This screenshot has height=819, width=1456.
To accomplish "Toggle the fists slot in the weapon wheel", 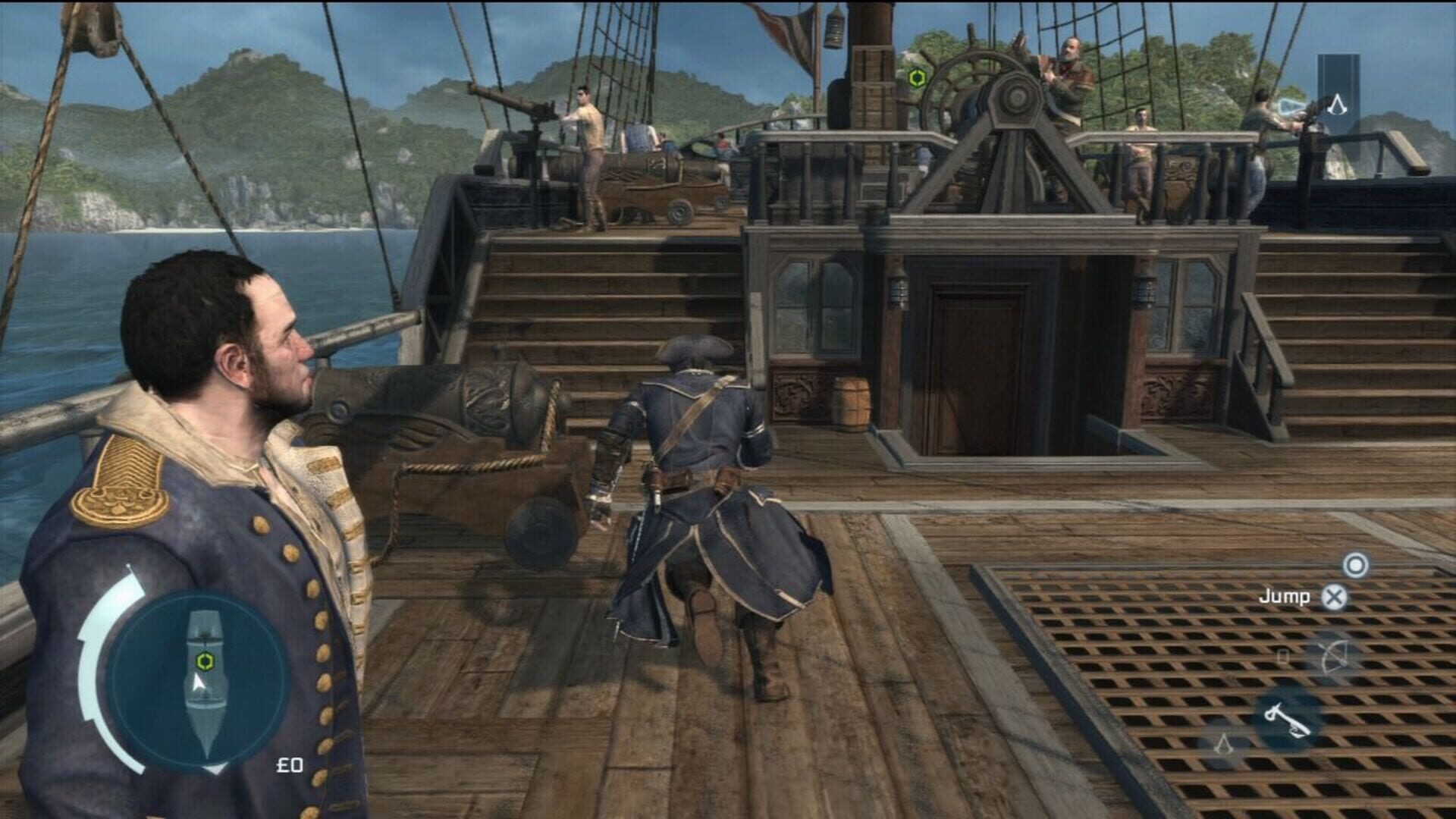I will [x=1282, y=656].
